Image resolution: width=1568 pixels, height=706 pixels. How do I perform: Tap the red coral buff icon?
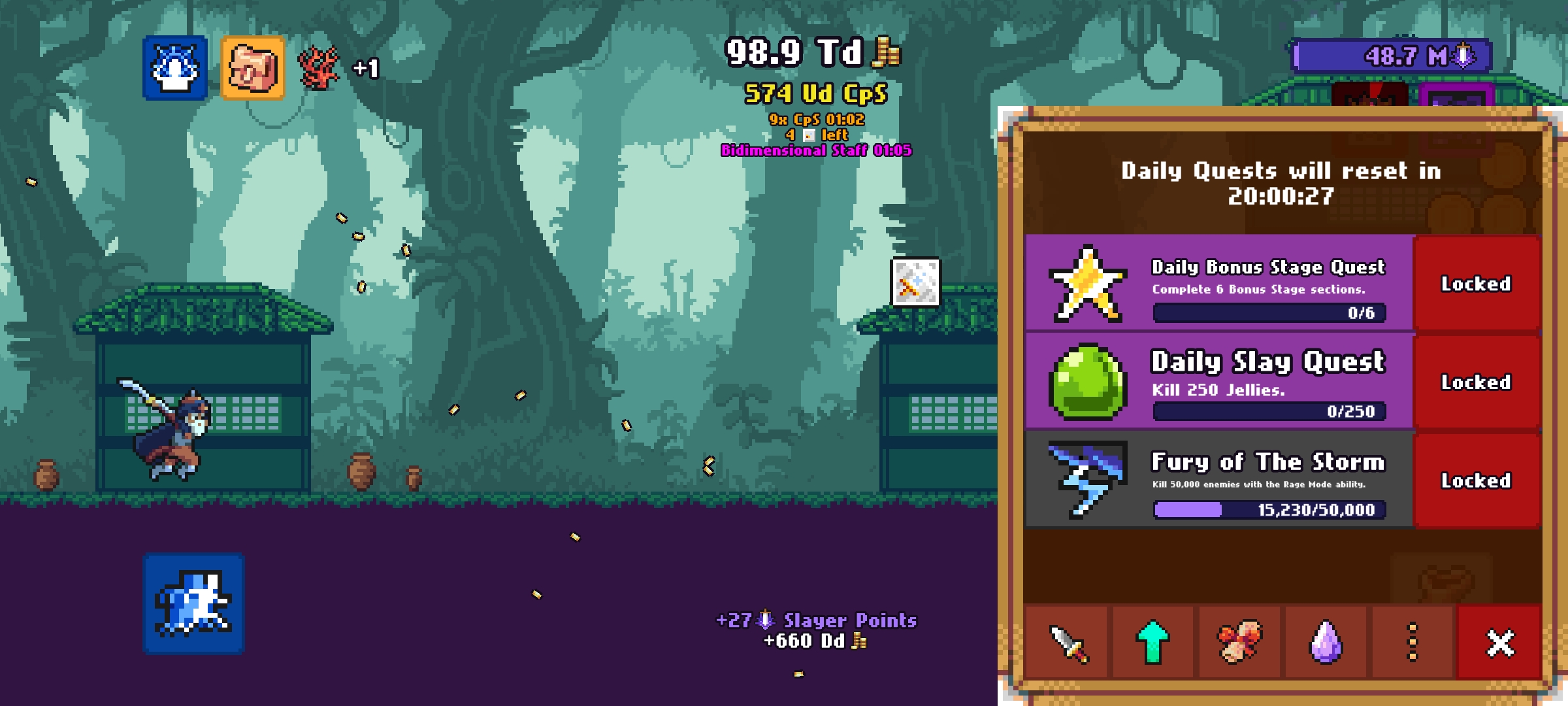[319, 68]
